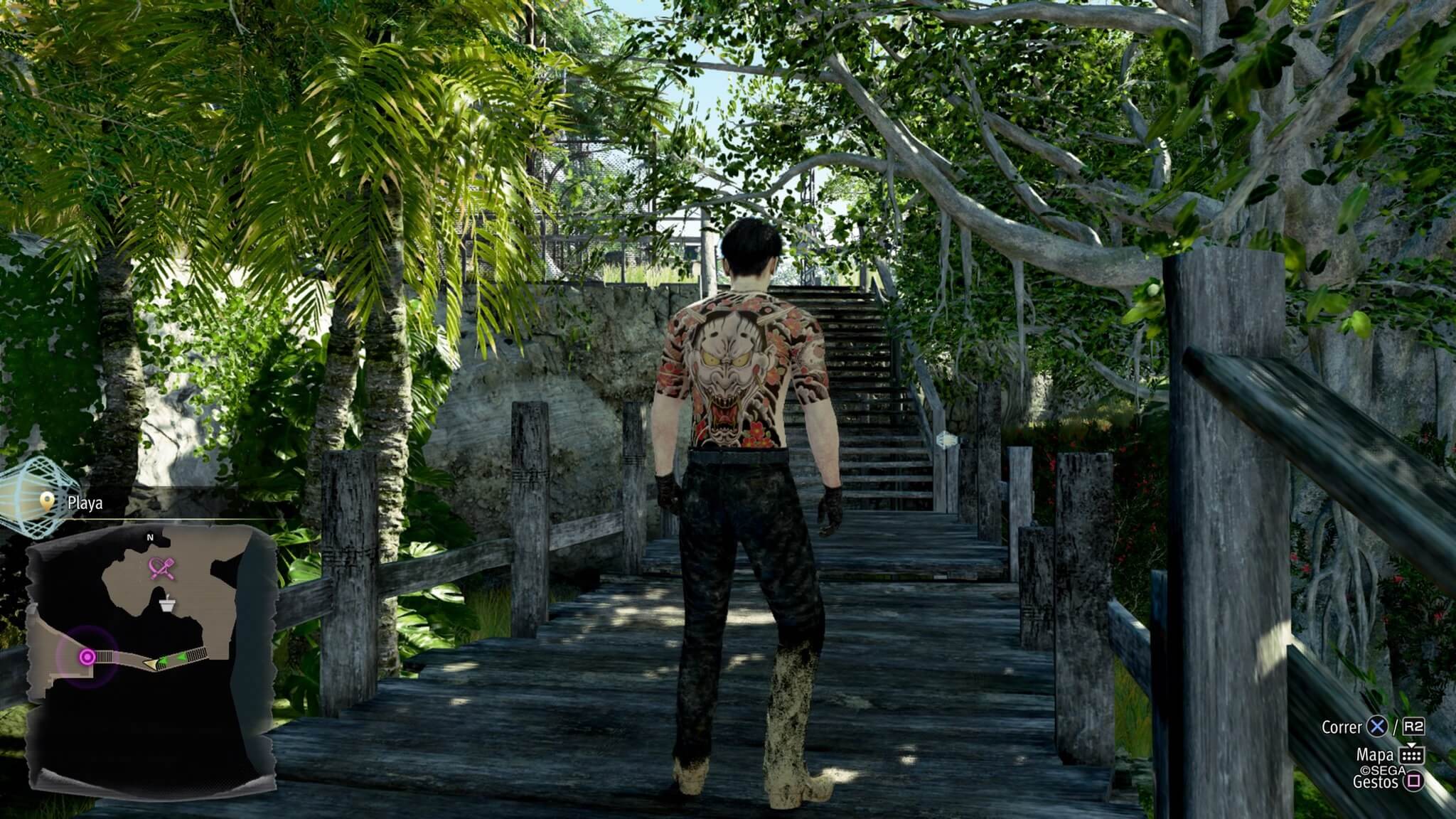Select the Playa location label

pos(85,503)
